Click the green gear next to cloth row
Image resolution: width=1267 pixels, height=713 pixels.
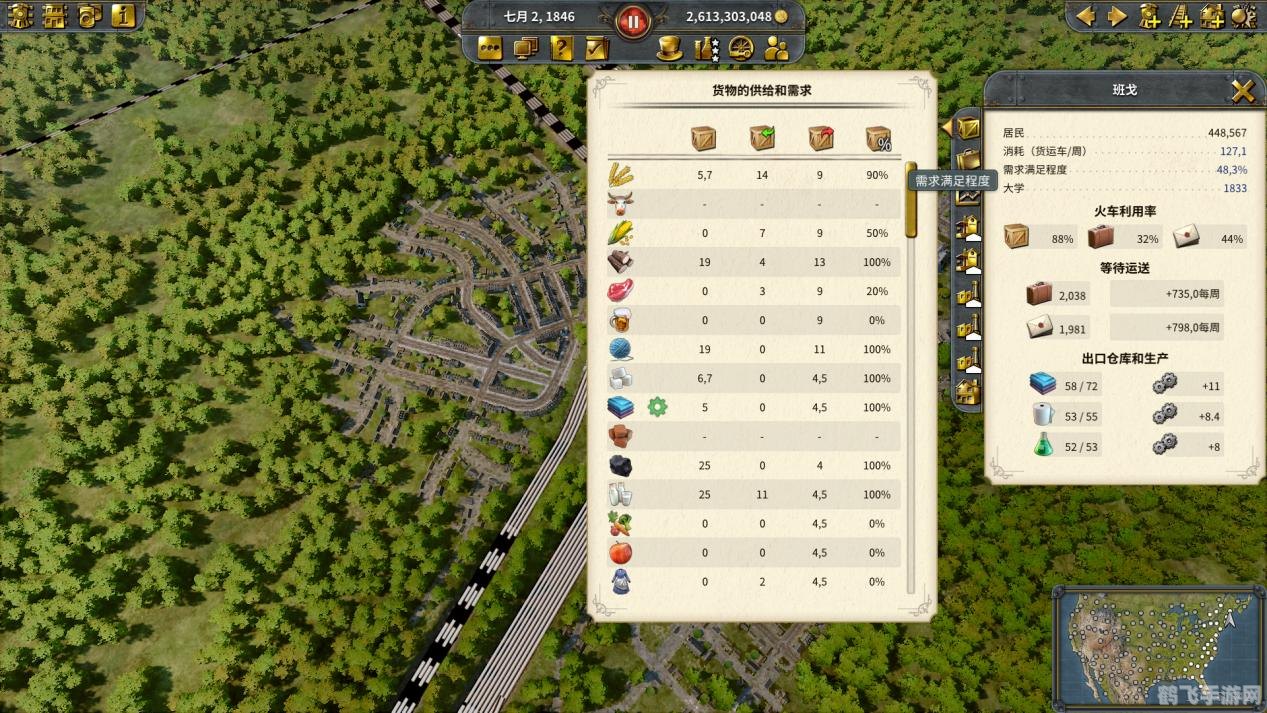657,407
